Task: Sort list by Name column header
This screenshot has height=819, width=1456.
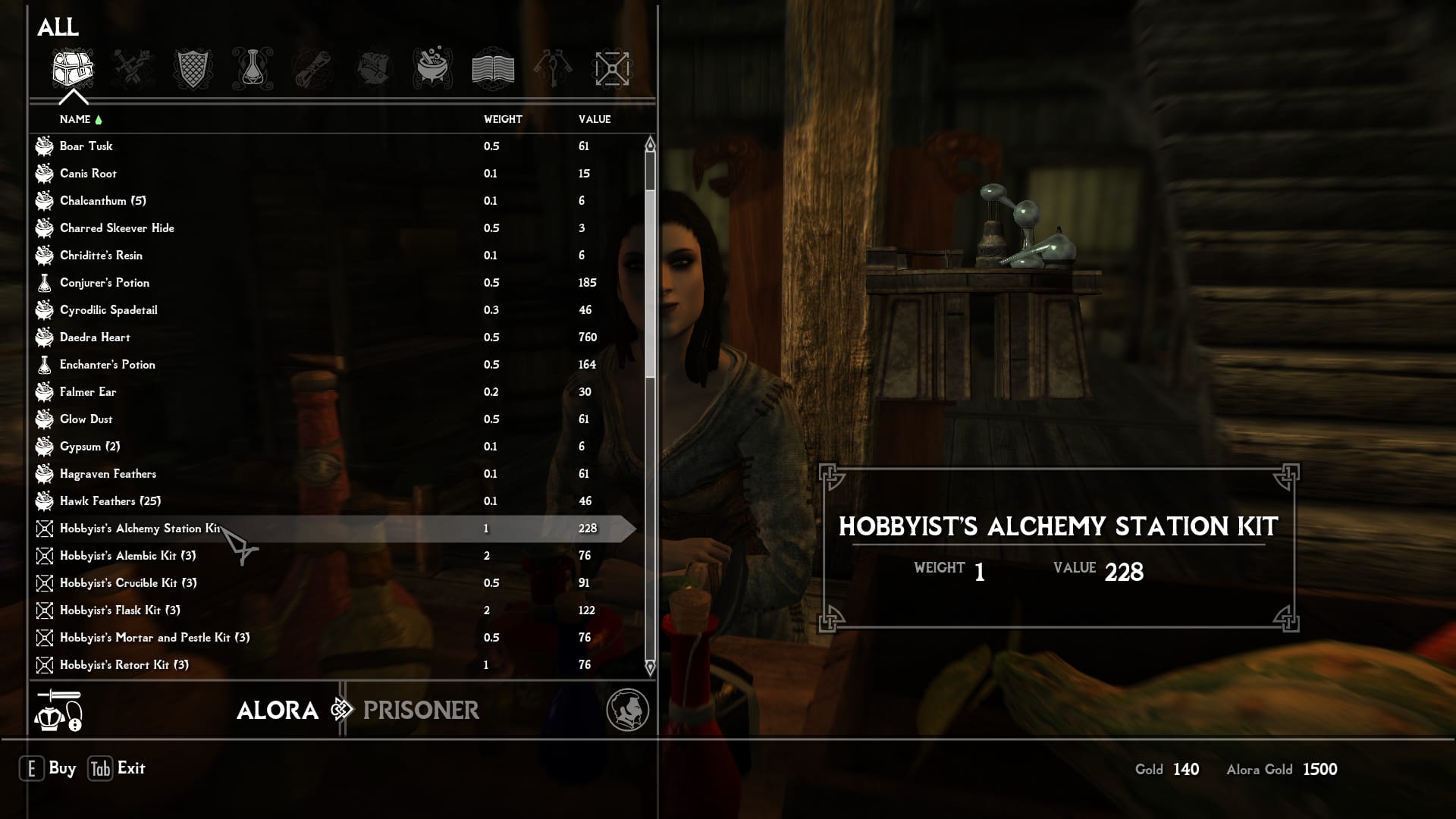Action: (75, 119)
